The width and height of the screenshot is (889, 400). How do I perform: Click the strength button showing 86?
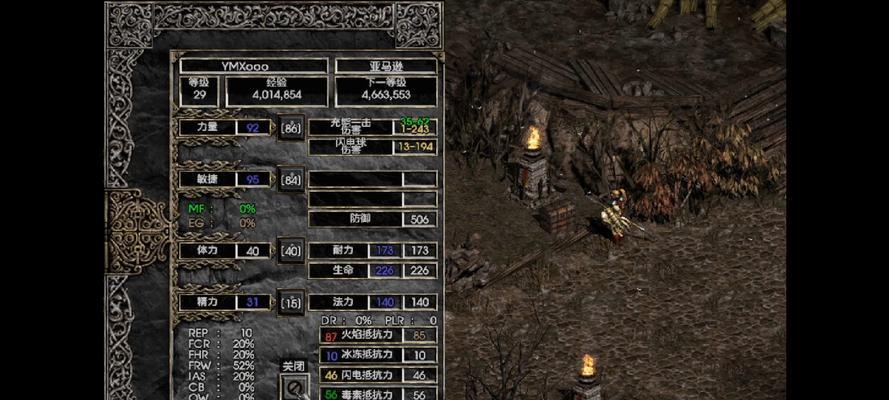[291, 128]
